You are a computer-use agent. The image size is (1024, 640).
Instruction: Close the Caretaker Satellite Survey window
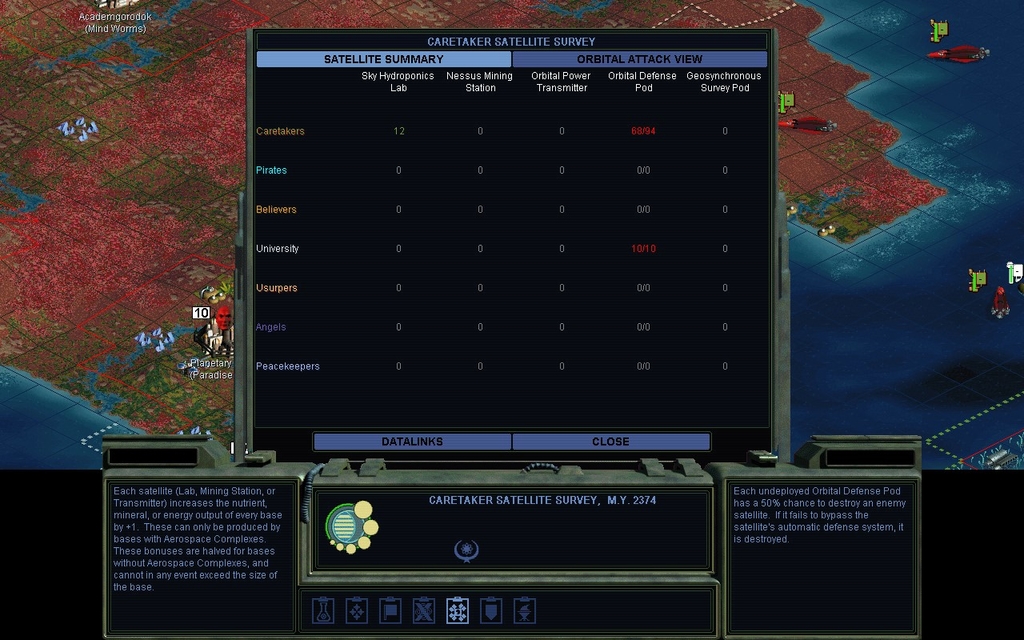coord(610,442)
